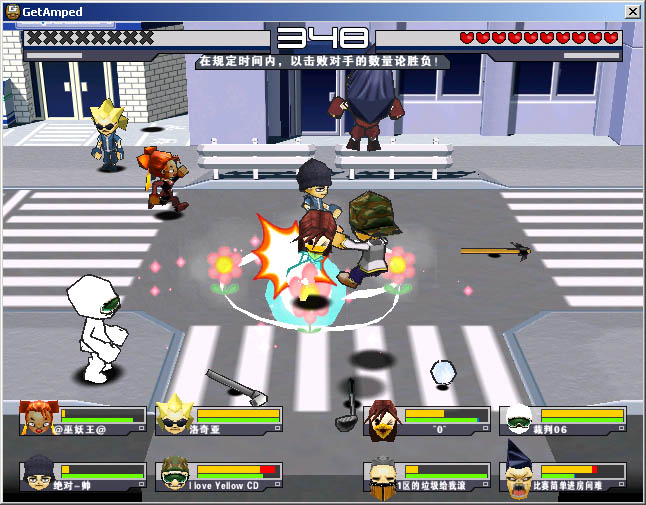Select the orange-haired player portrait @巫妖王@
The height and width of the screenshot is (505, 646).
point(39,419)
